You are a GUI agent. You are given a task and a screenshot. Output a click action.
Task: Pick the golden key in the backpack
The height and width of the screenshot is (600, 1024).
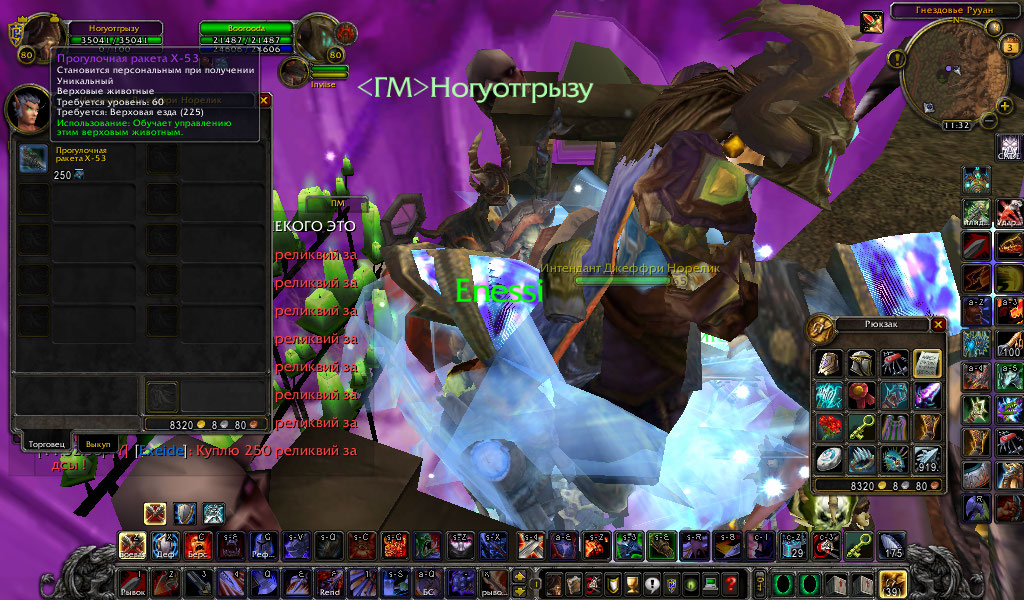pos(860,427)
